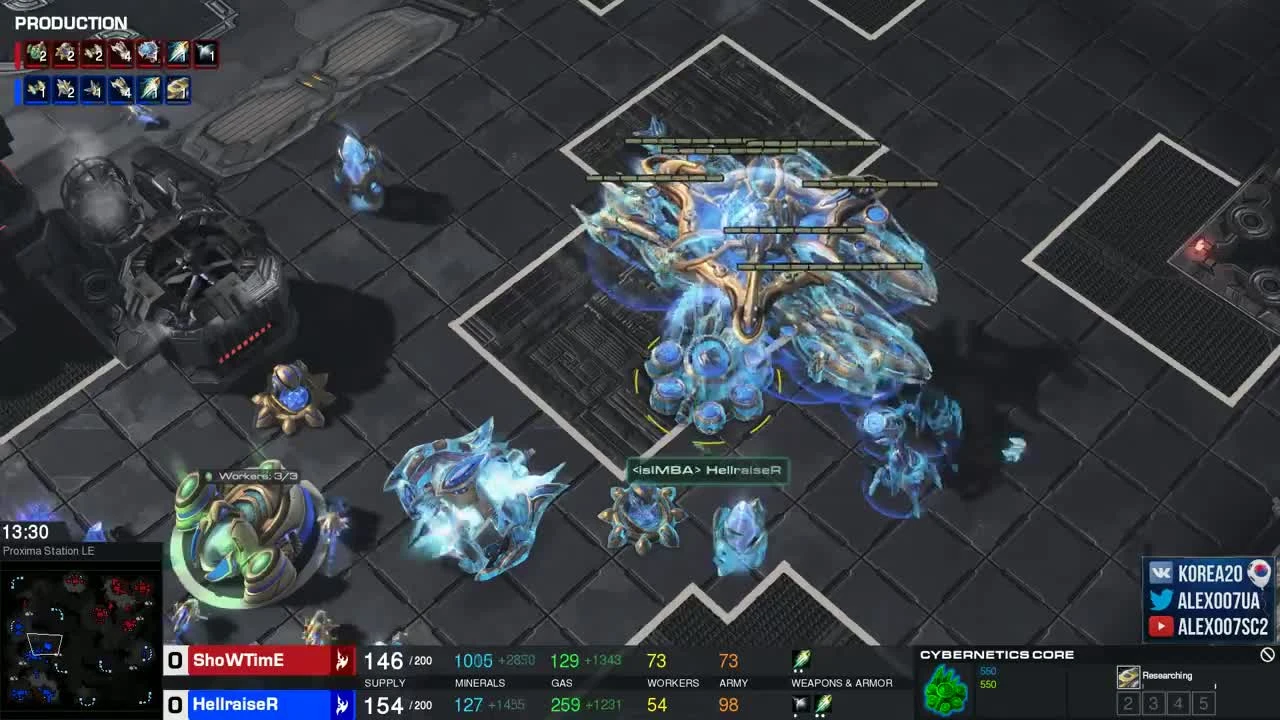Select the green Carrier icon in the Cybernetics Core panel
This screenshot has height=720, width=1280.
click(945, 690)
